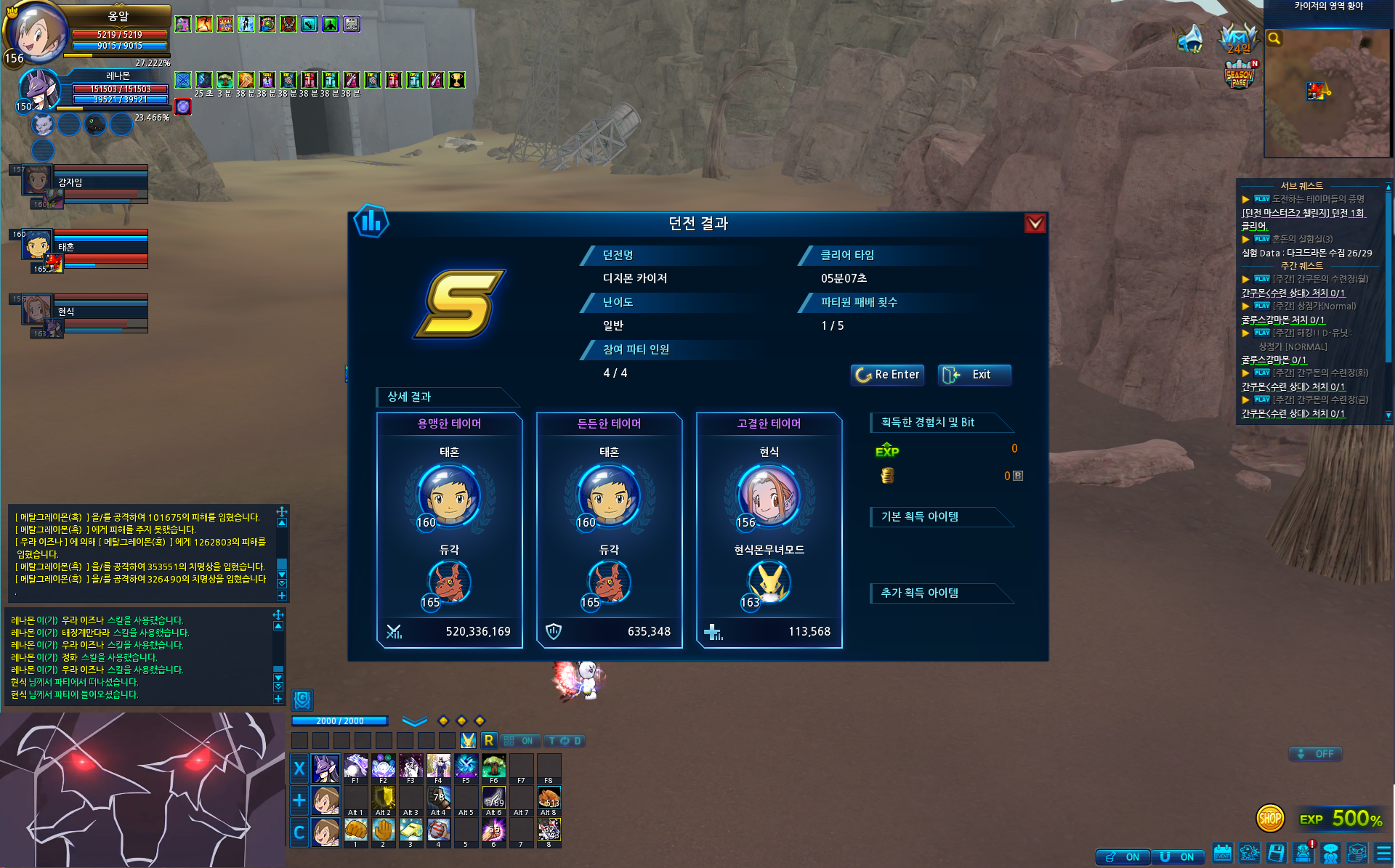Open the gold SHOP coin button

click(1269, 819)
